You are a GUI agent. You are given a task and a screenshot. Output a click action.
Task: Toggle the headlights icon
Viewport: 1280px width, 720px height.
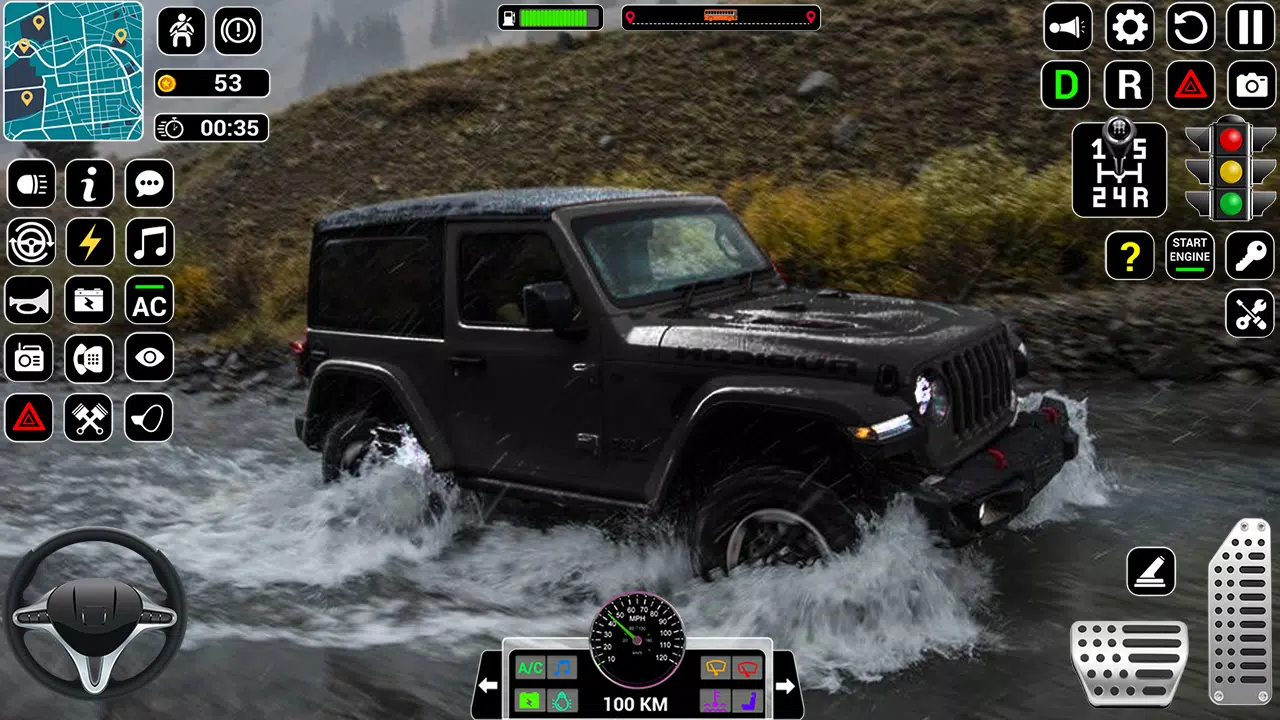(31, 184)
